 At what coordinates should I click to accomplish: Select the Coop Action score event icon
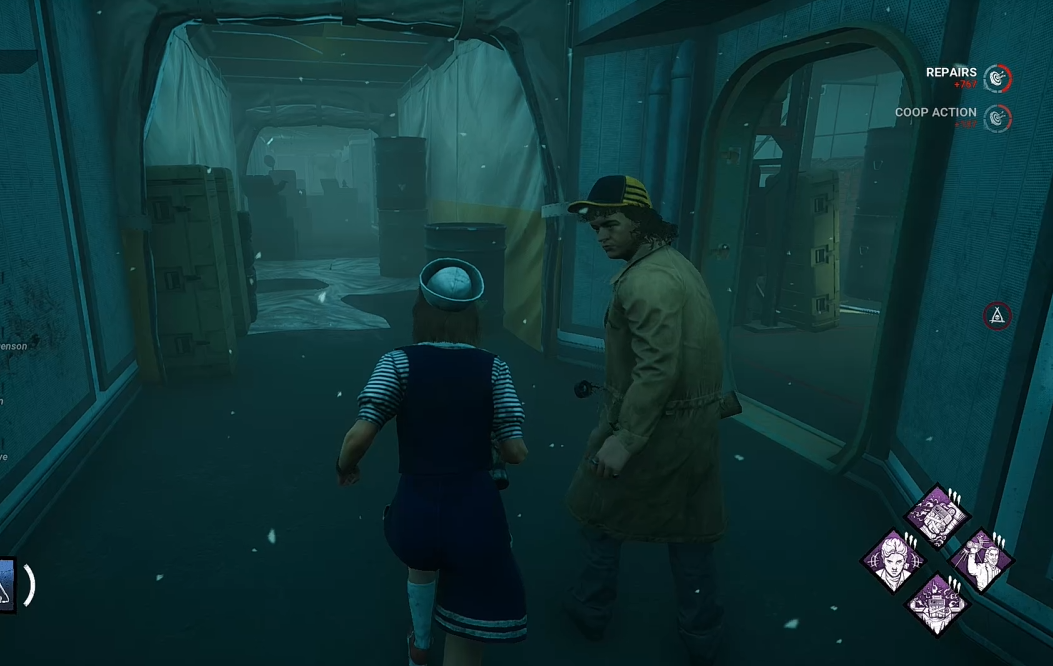point(997,118)
